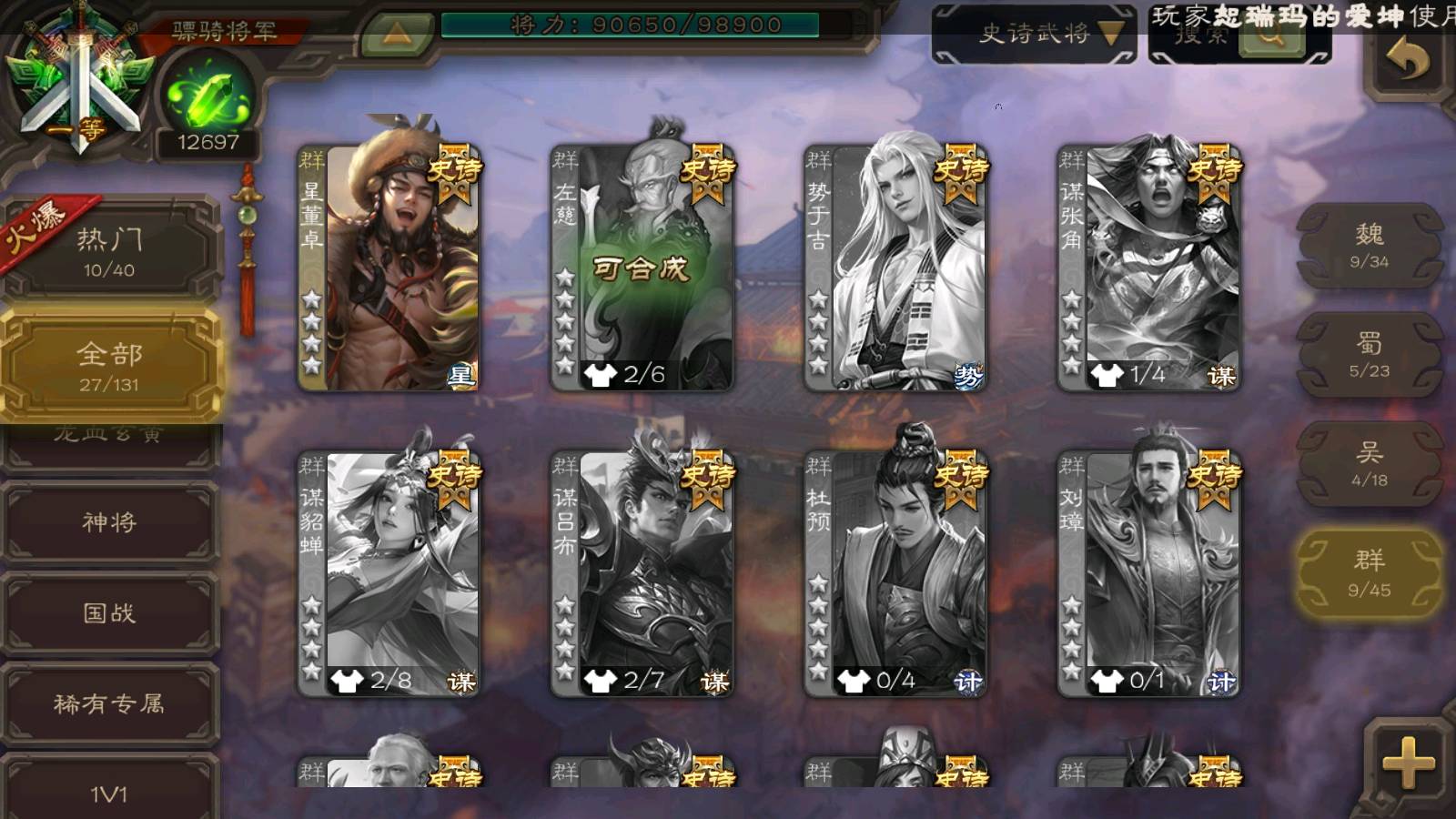Switch to the 神将 category
Image resolution: width=1456 pixels, height=819 pixels.
pos(109,522)
